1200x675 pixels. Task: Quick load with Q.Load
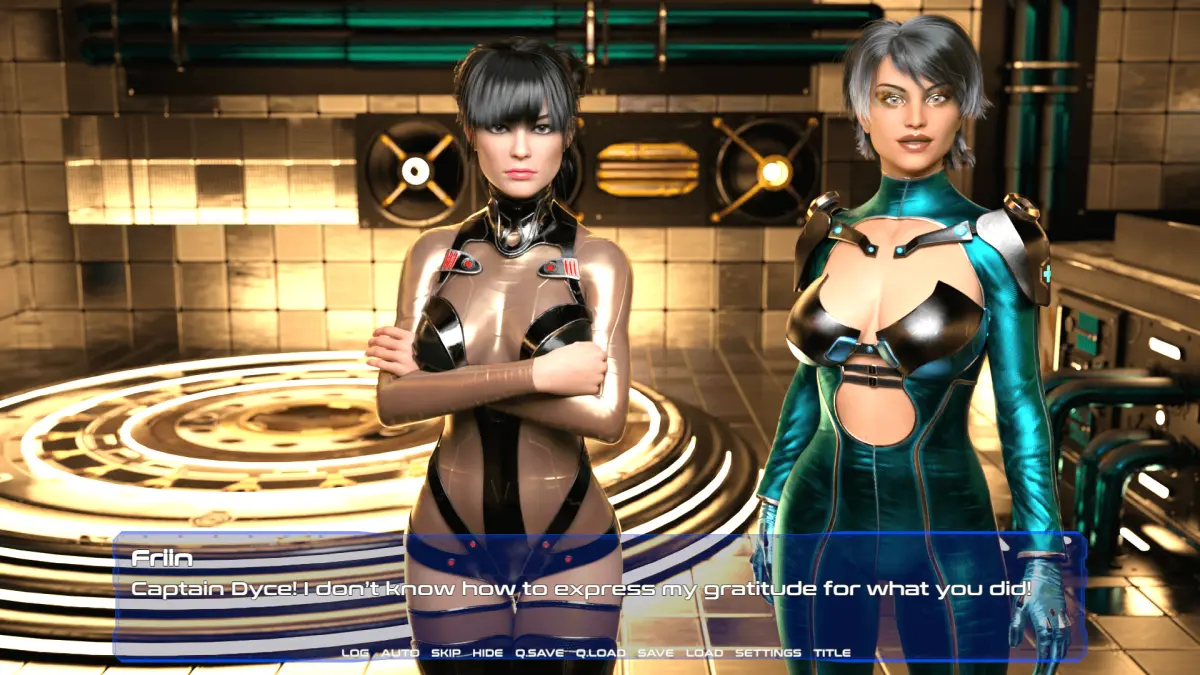600,653
